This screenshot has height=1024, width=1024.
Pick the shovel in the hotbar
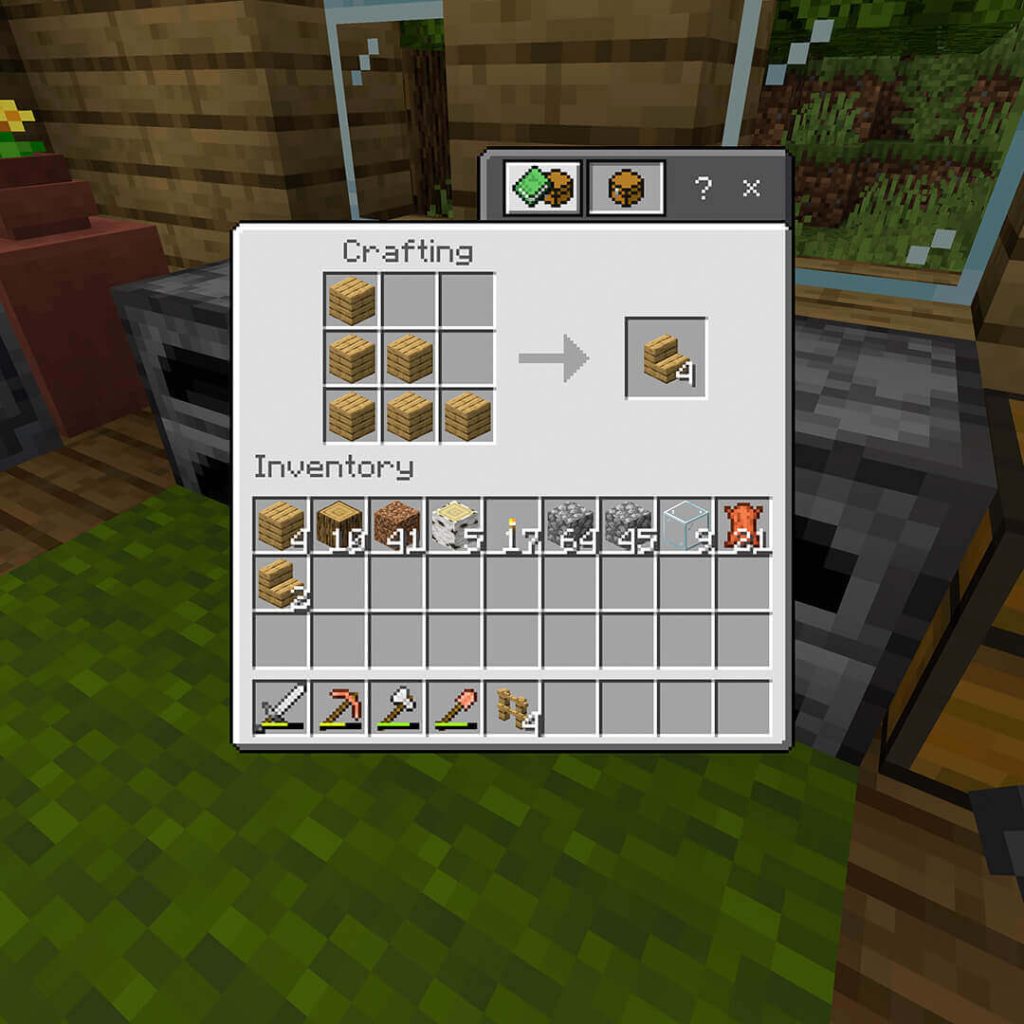tap(454, 708)
